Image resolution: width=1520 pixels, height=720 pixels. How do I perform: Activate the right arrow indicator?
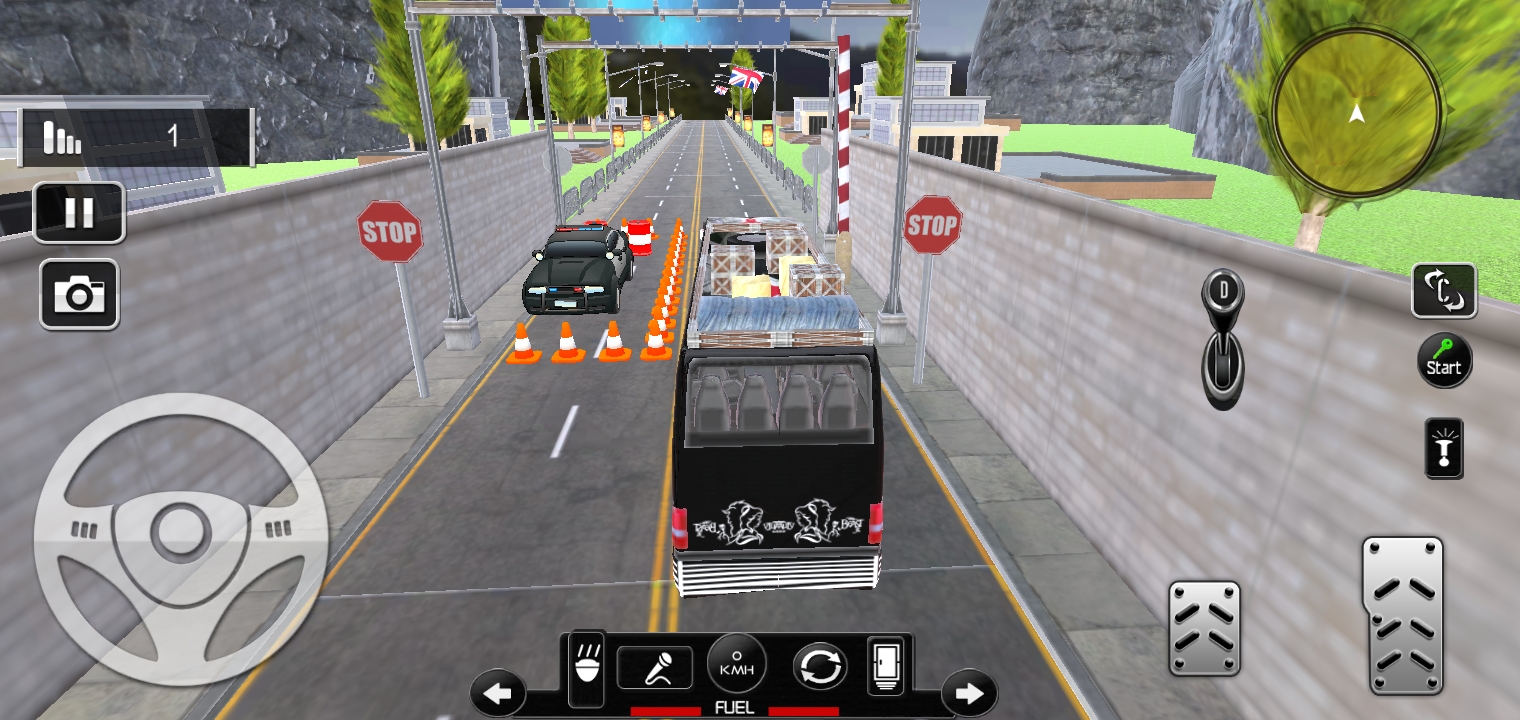pos(968,692)
